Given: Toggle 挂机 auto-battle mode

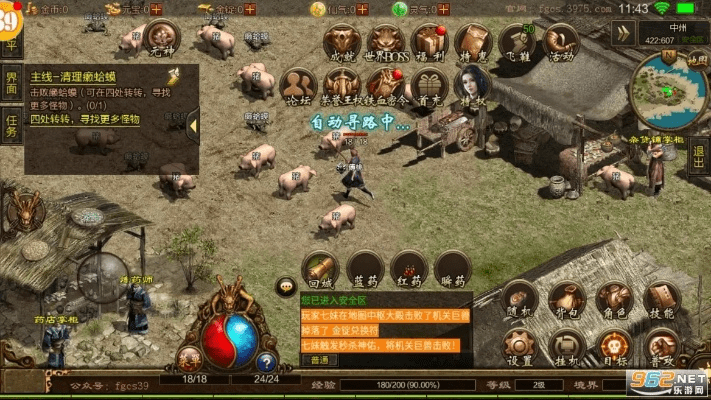Looking at the screenshot, I should (566, 346).
